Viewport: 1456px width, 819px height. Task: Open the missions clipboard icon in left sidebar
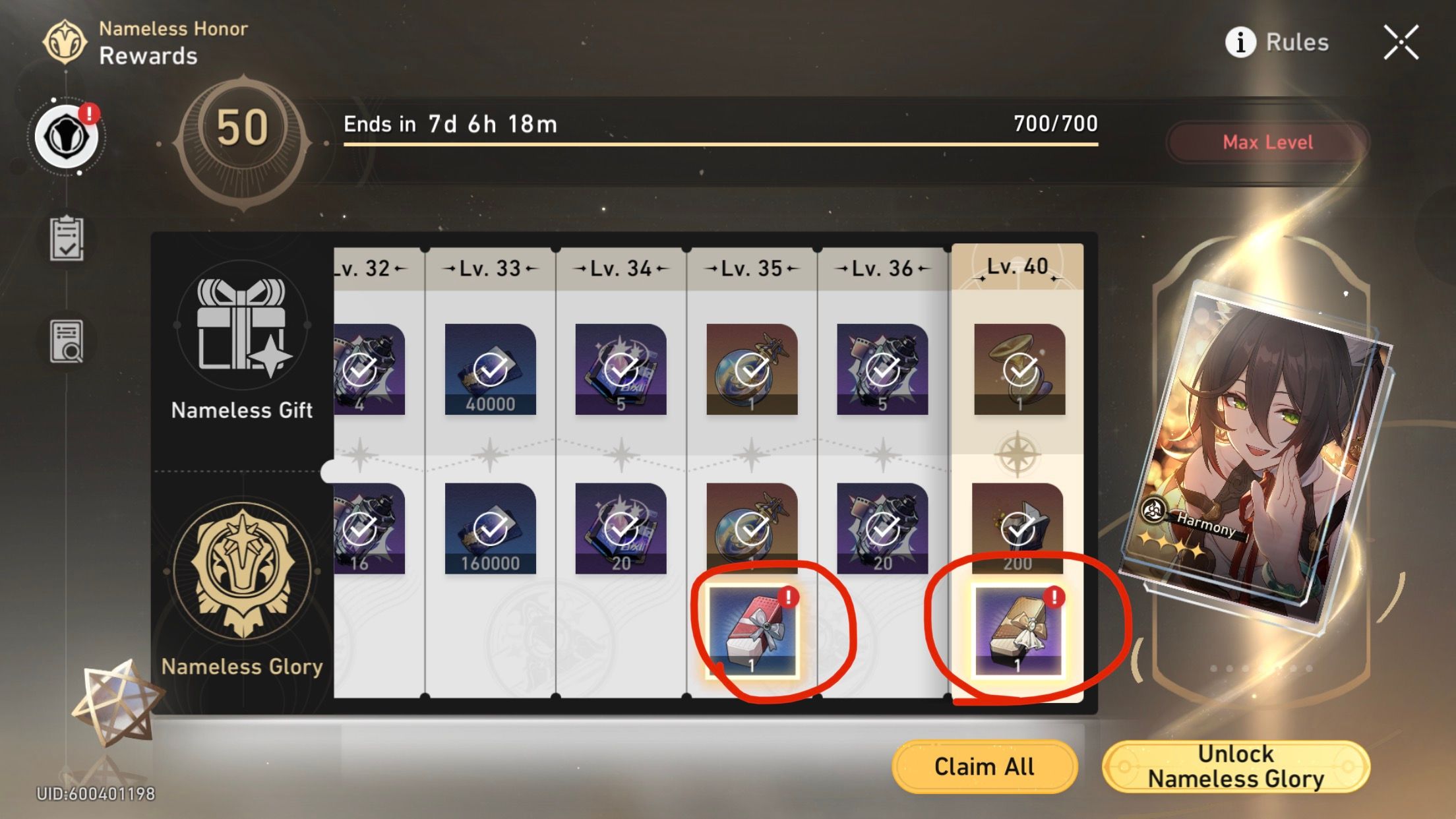pyautogui.click(x=66, y=237)
